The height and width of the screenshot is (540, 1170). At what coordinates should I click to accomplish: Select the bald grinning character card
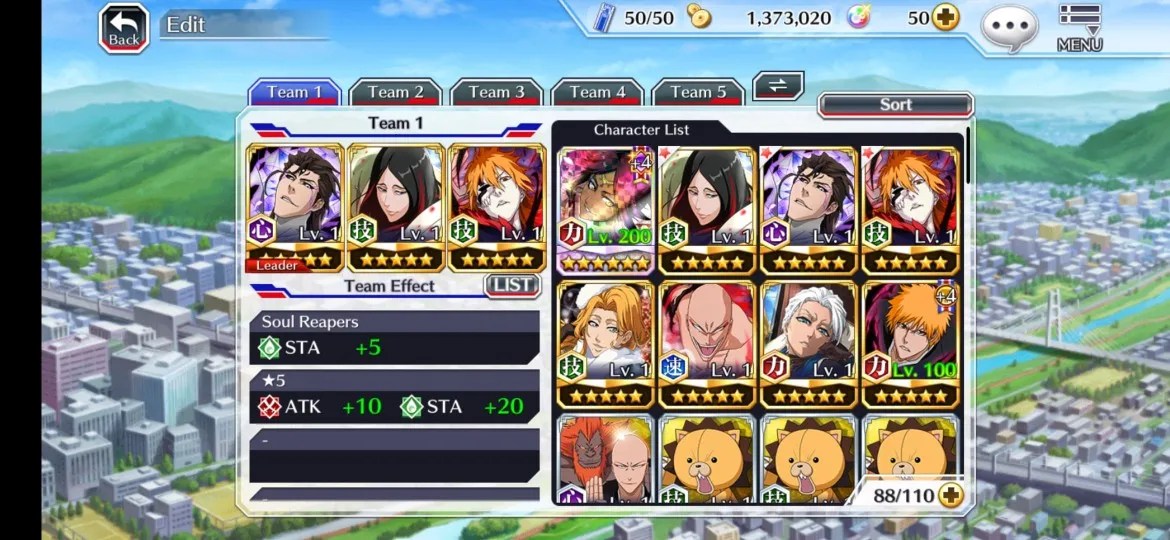tap(707, 344)
